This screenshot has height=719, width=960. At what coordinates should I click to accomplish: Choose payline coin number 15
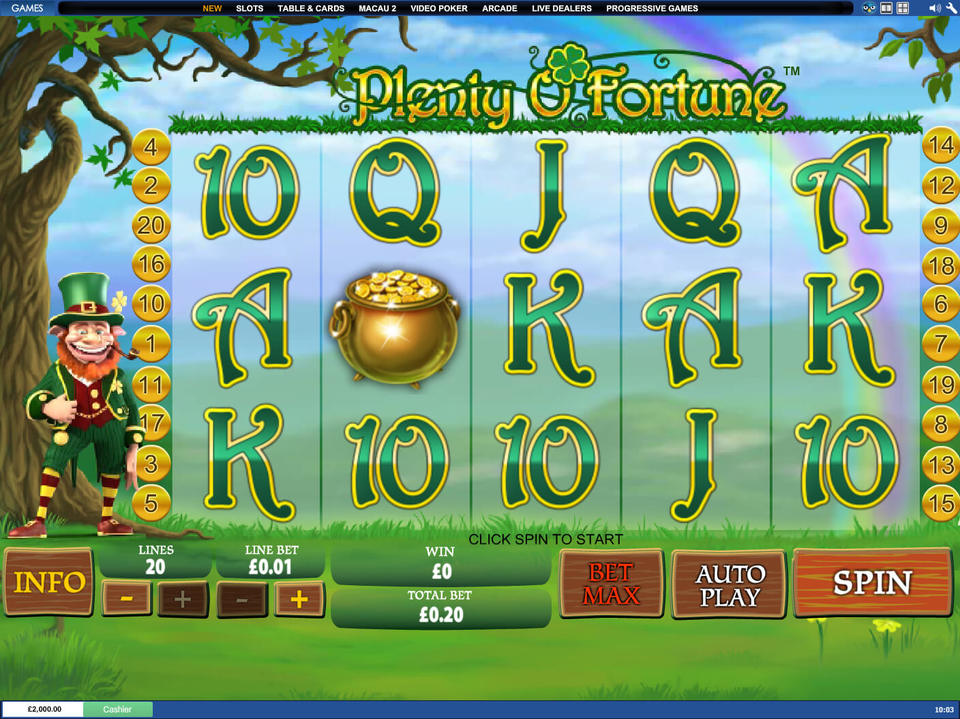point(940,503)
